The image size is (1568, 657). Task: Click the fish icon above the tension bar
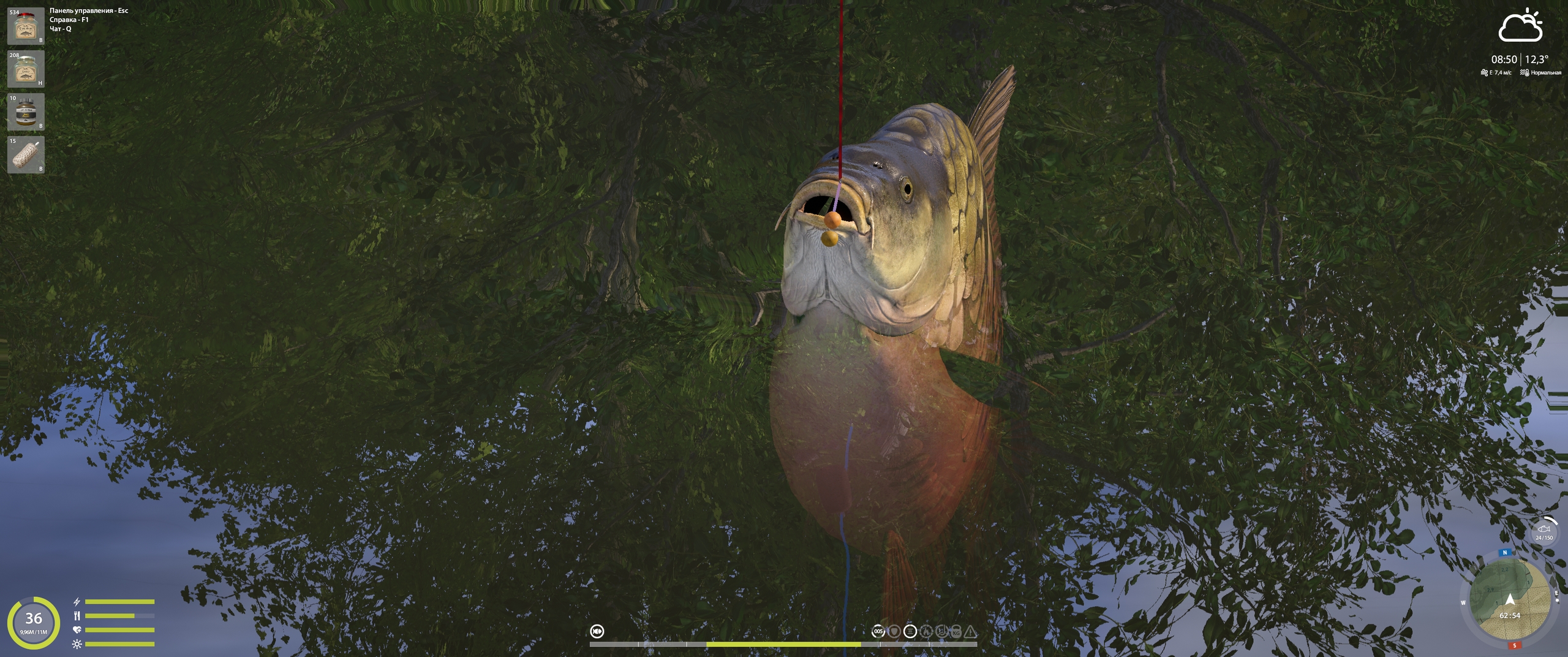[597, 631]
